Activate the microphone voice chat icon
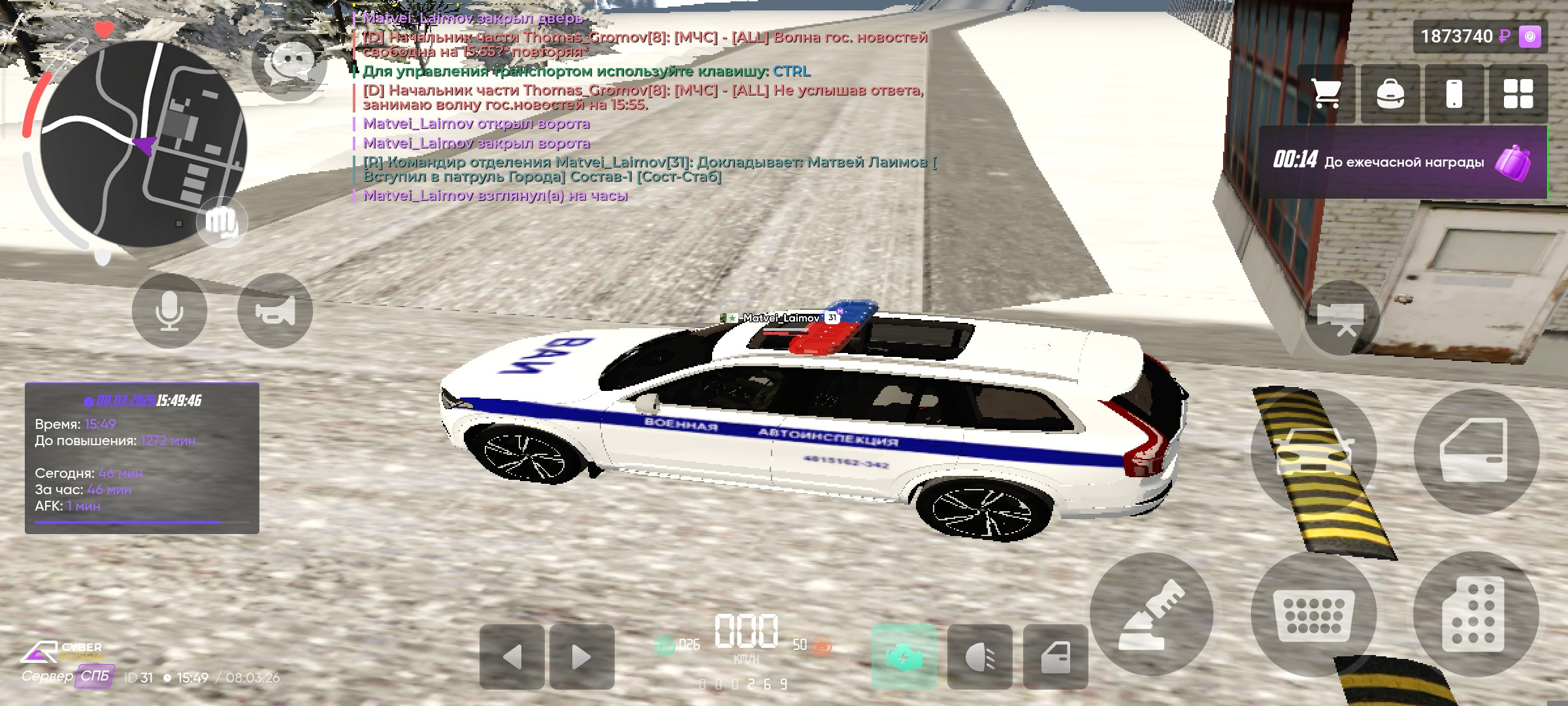1568x706 pixels. click(x=171, y=311)
